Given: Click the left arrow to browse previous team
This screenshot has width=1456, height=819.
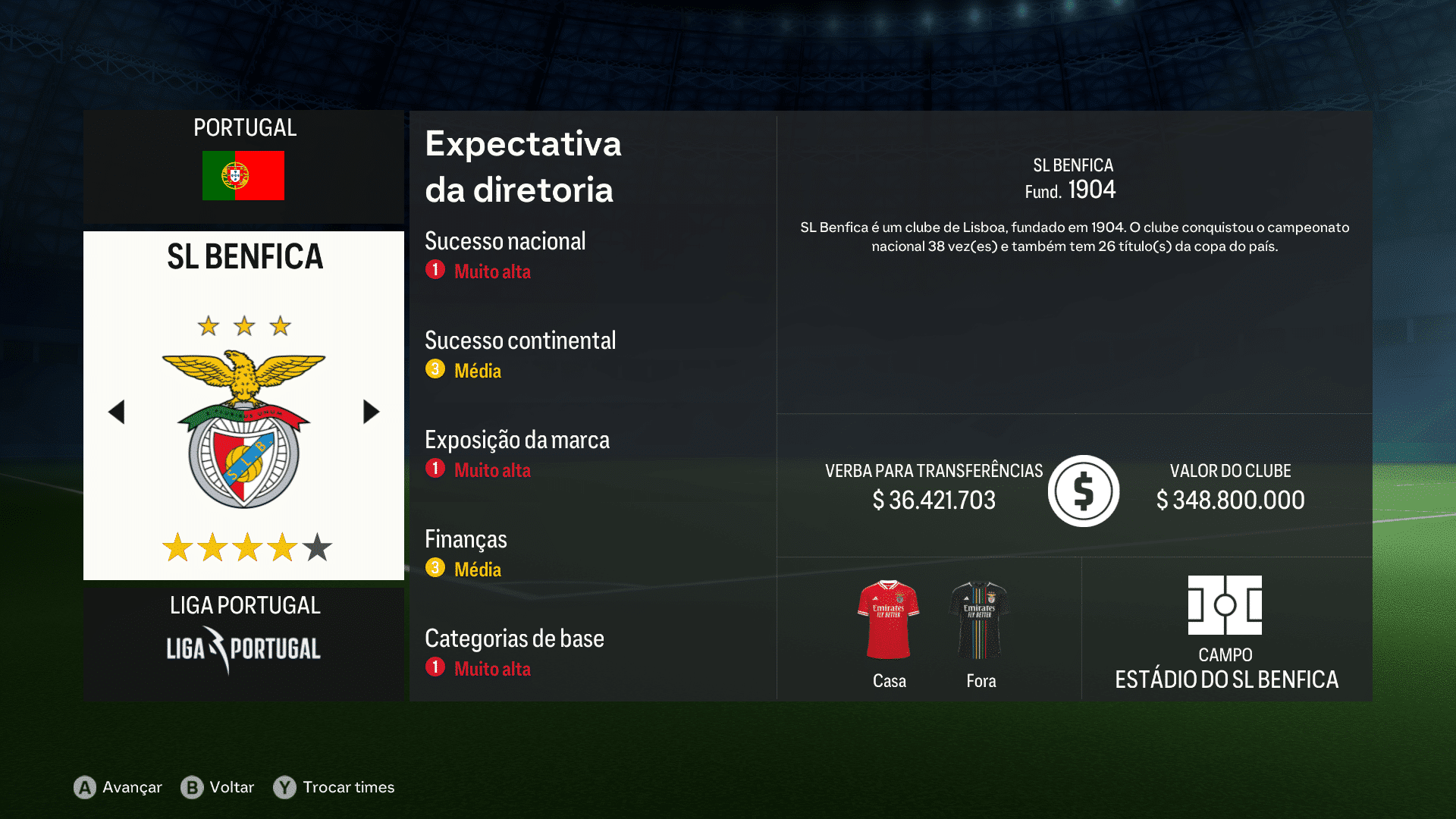Looking at the screenshot, I should [117, 411].
